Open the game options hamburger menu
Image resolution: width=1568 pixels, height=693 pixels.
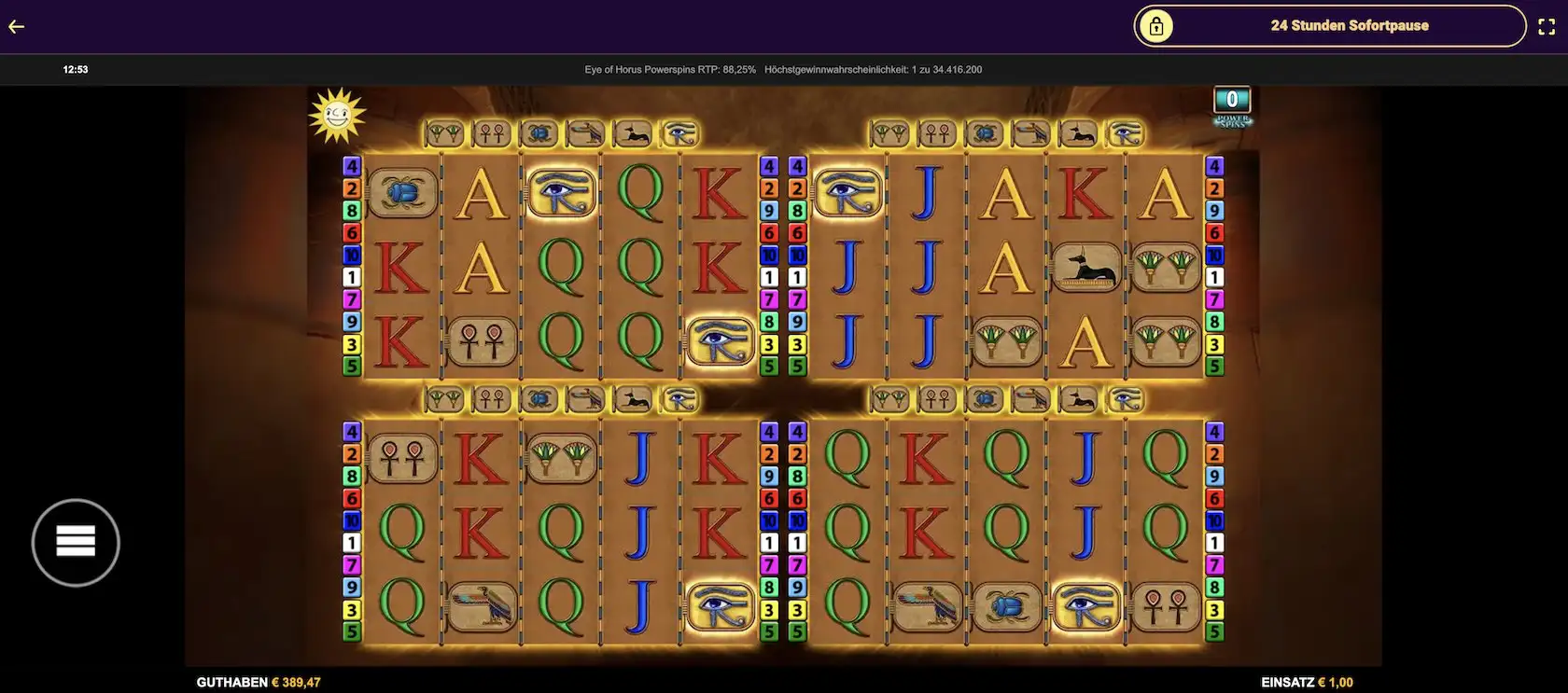[x=75, y=541]
